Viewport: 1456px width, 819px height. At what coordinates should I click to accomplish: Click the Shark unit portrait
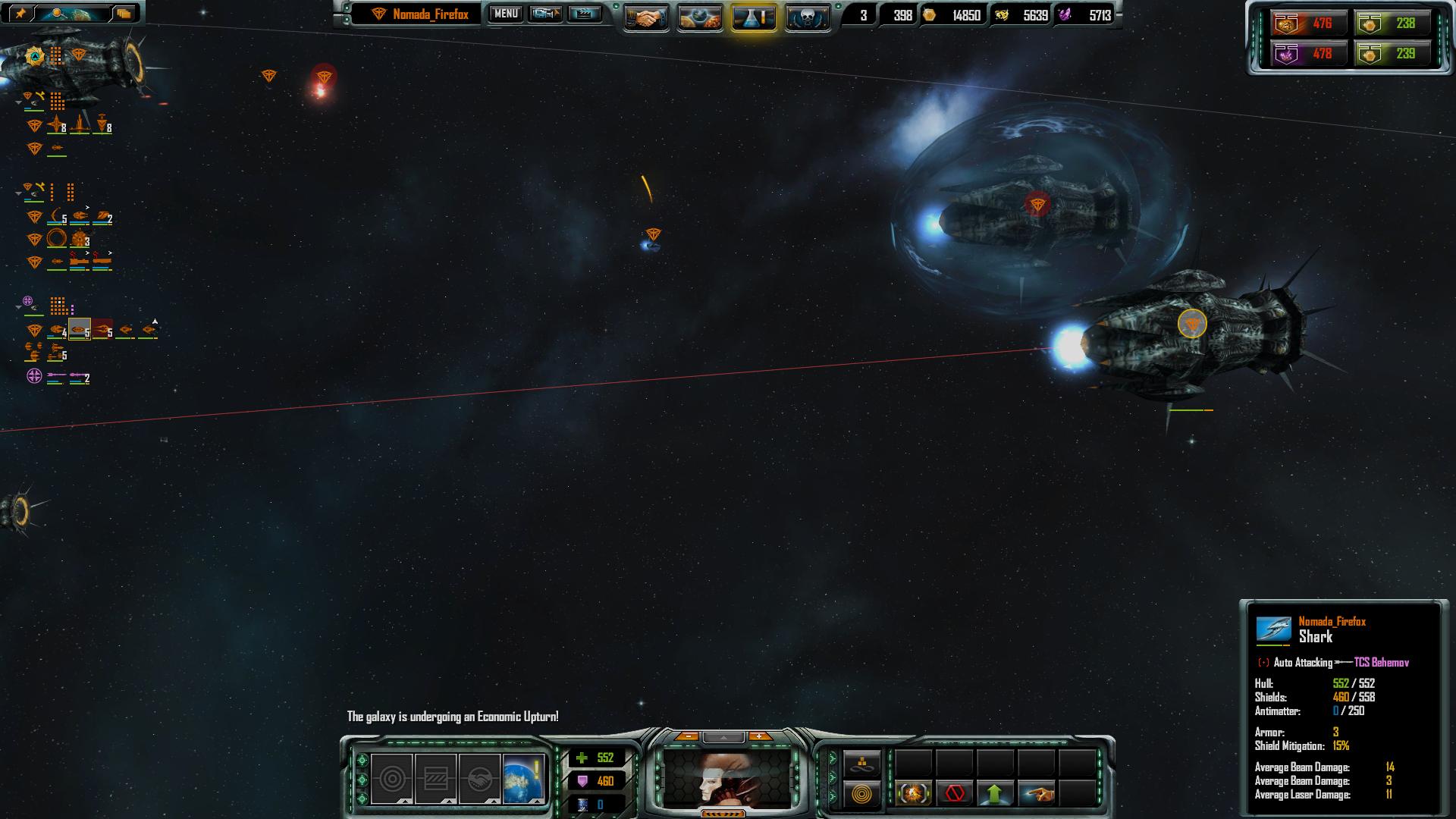pyautogui.click(x=1274, y=629)
